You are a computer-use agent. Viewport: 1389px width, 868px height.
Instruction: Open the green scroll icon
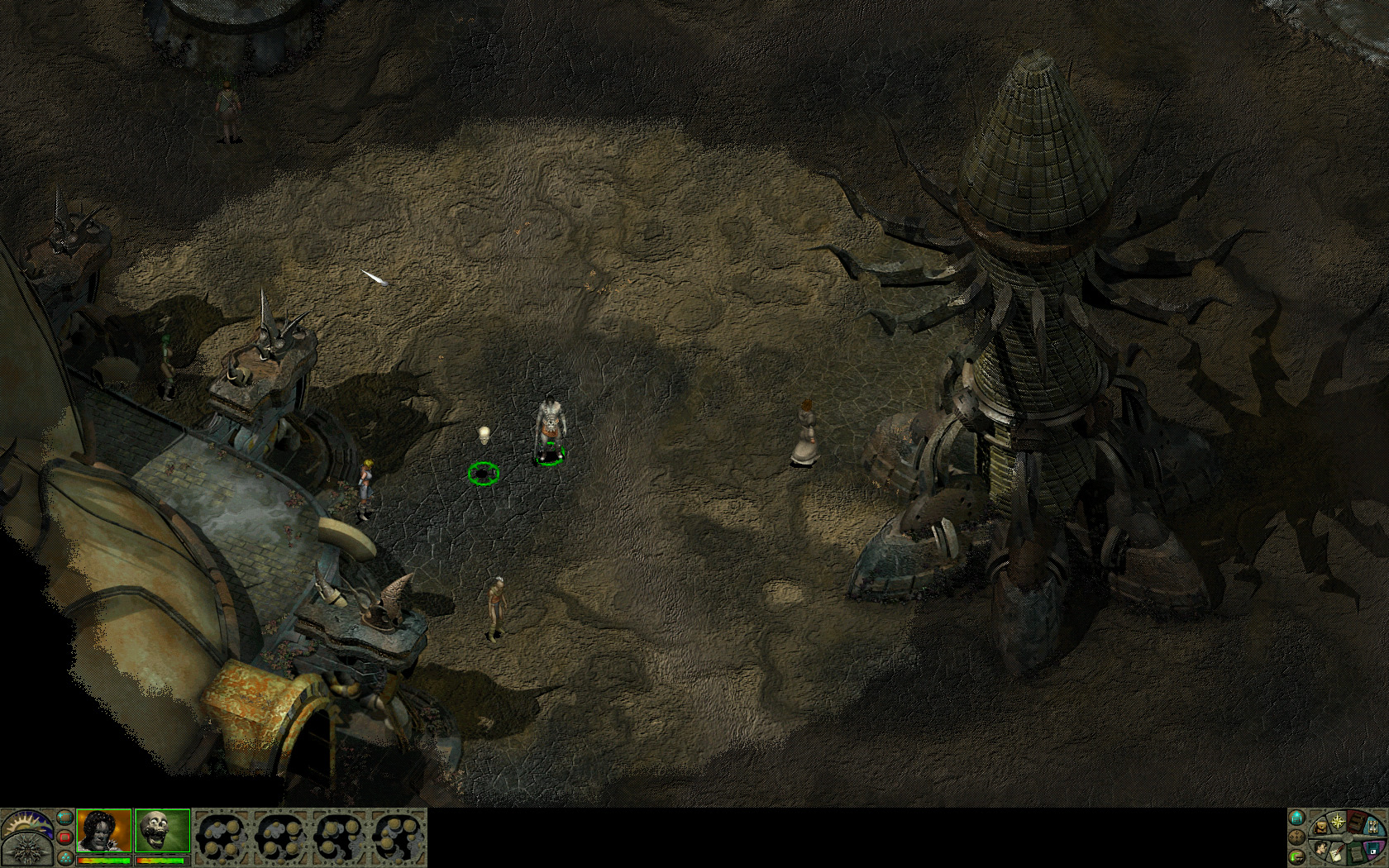pos(1356,853)
